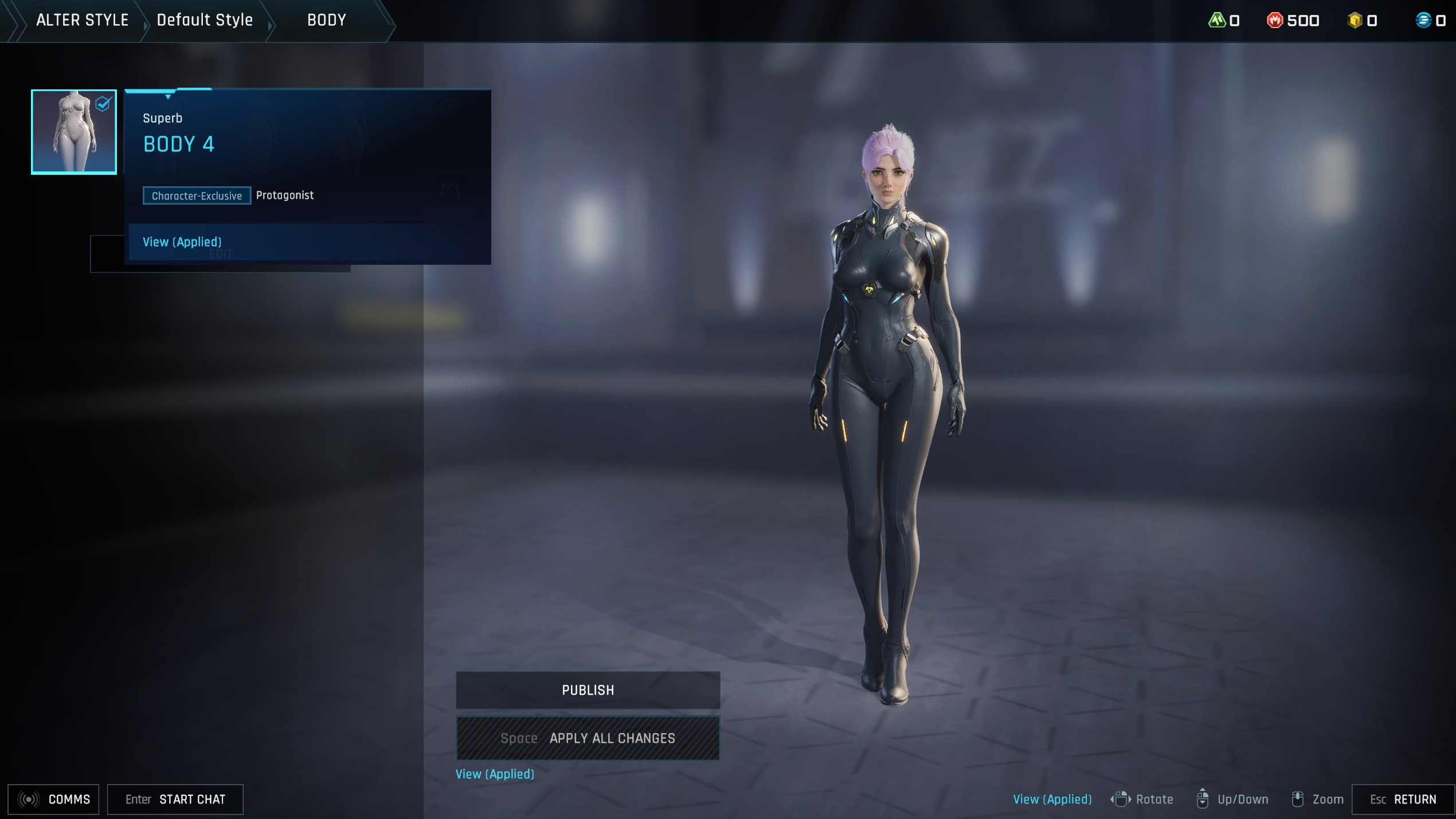Image resolution: width=1456 pixels, height=819 pixels.
Task: Switch to the BODY tab
Action: point(326,20)
